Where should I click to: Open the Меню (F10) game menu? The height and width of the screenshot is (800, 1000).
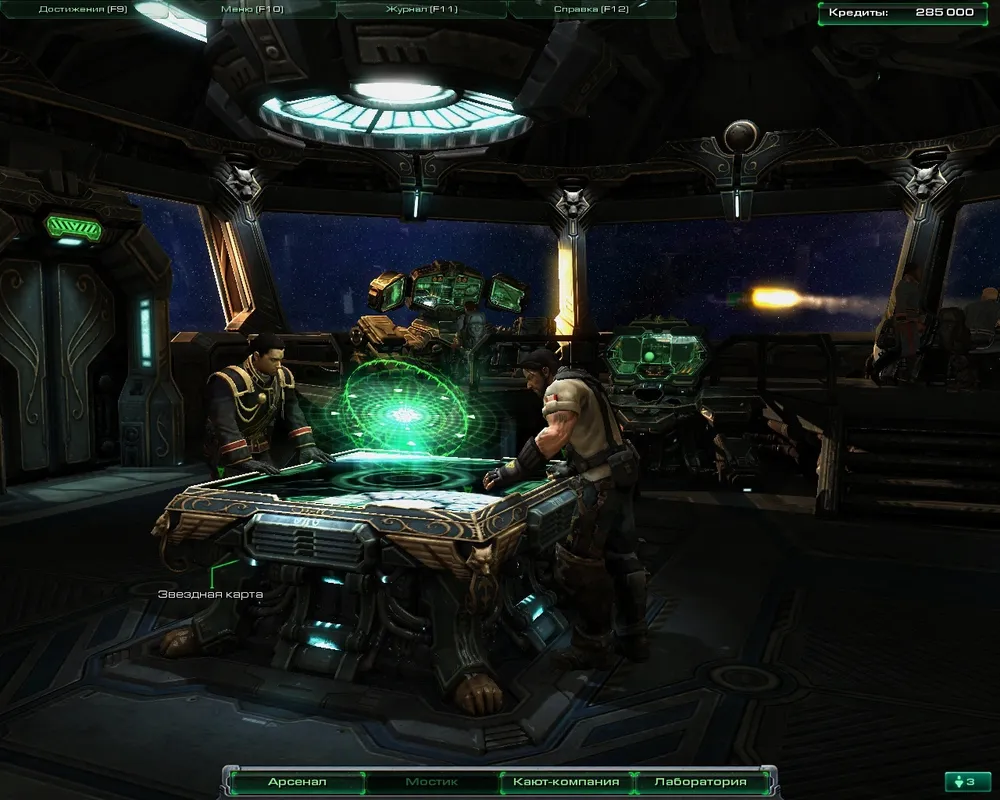248,9
